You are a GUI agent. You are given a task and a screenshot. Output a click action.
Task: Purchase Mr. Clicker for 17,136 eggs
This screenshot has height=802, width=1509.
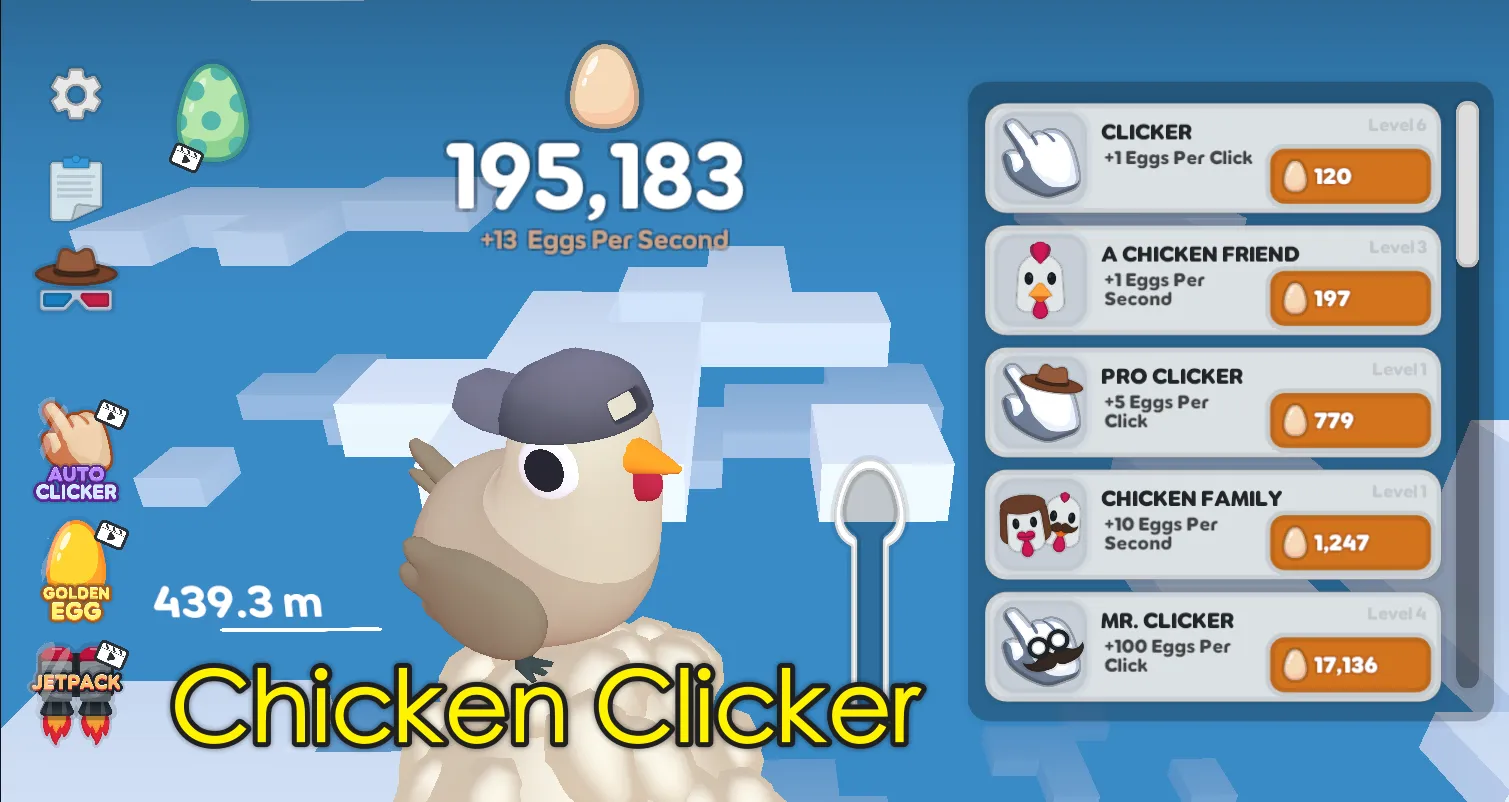1349,665
